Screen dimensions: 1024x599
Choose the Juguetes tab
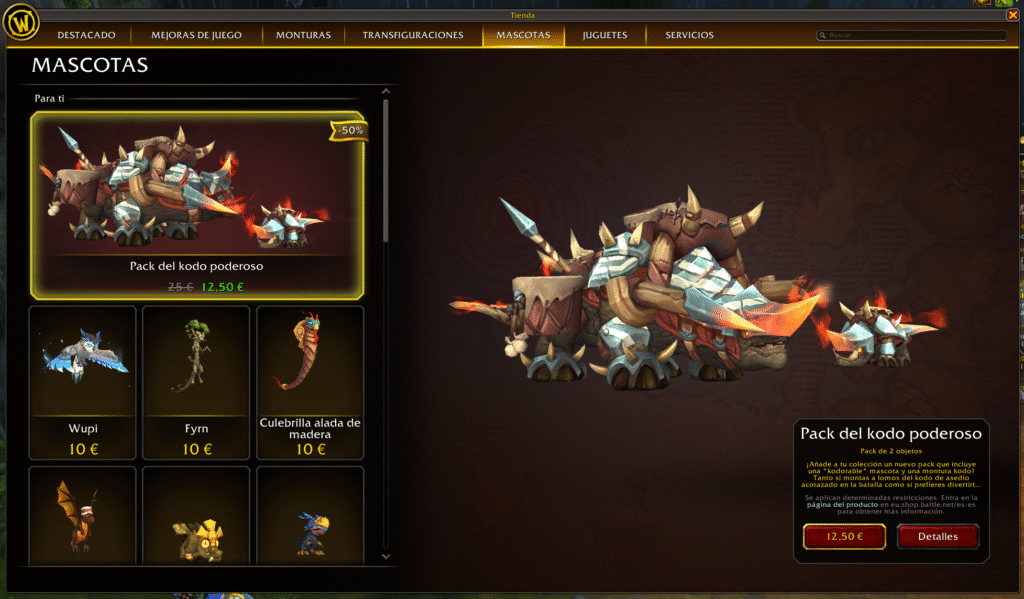click(x=605, y=35)
